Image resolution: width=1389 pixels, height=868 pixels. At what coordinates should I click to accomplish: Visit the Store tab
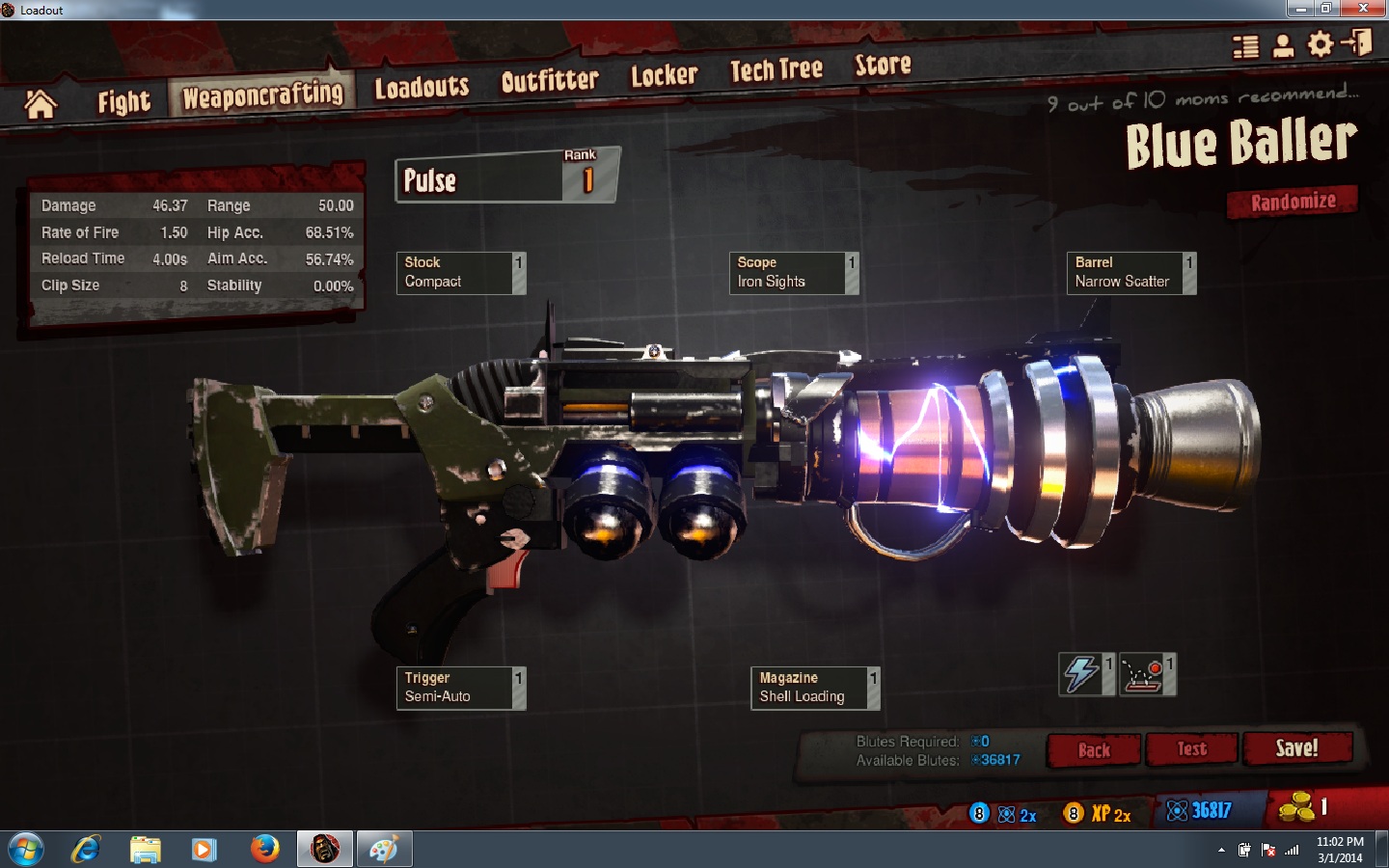[x=883, y=65]
